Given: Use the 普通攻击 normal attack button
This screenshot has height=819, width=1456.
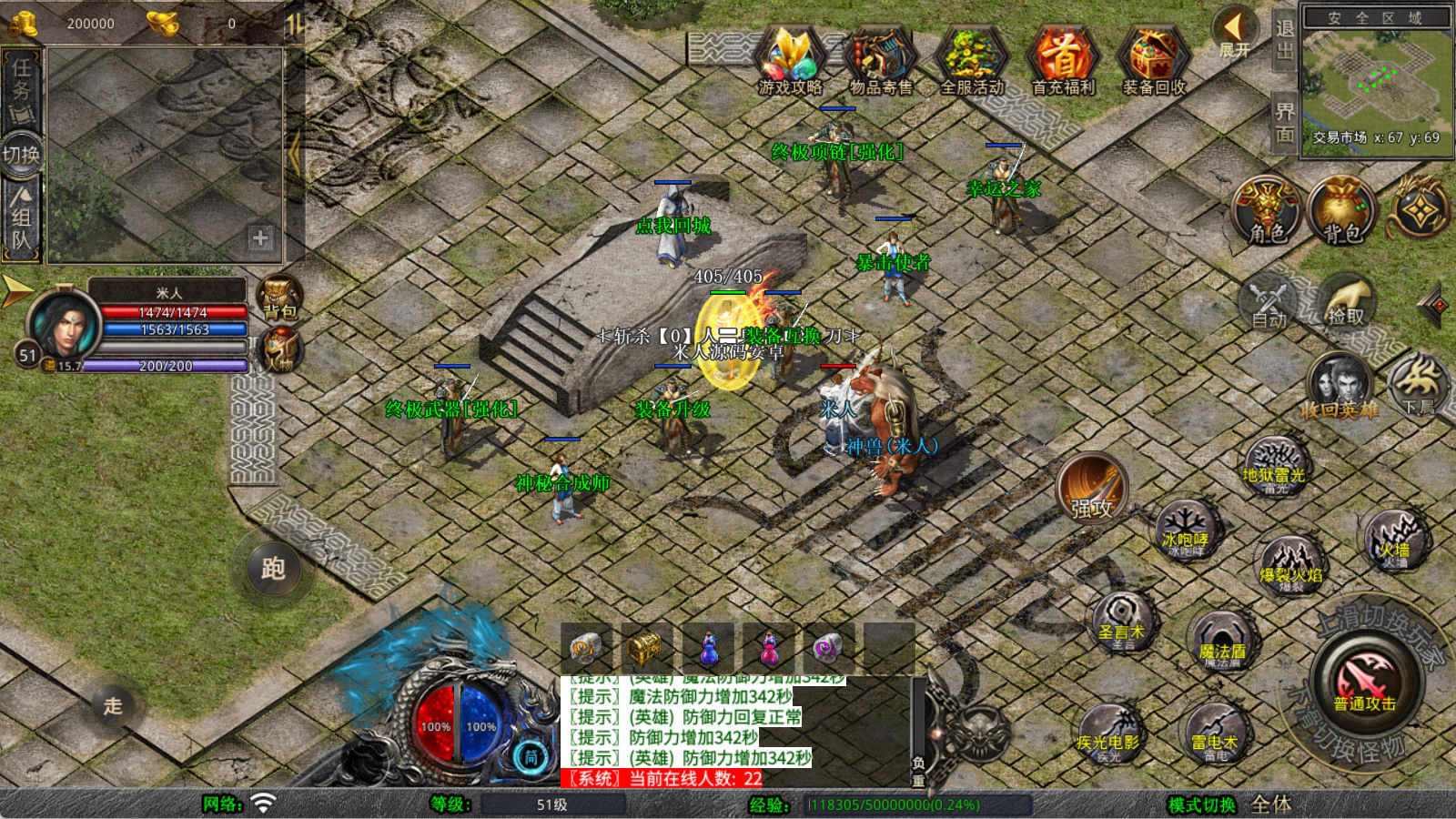Looking at the screenshot, I should 1364,682.
